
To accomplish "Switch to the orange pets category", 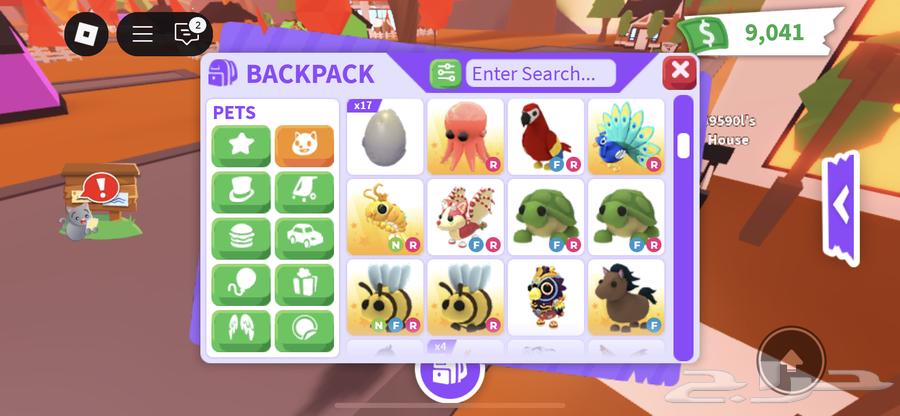I will coord(304,146).
